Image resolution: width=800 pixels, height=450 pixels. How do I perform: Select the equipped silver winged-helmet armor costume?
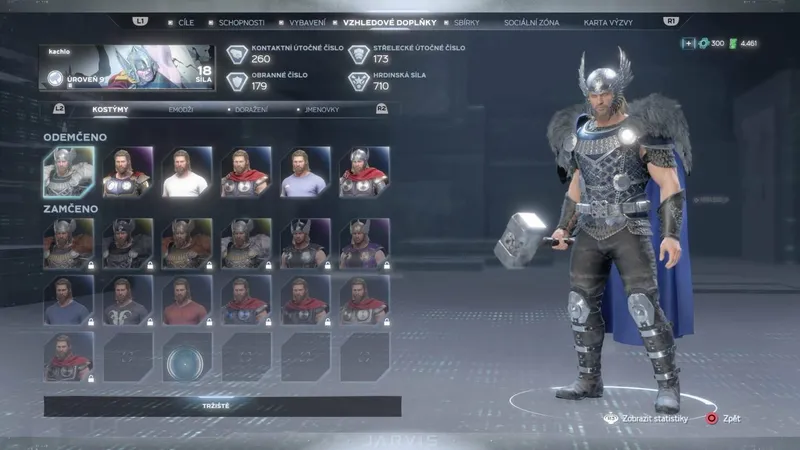point(68,173)
